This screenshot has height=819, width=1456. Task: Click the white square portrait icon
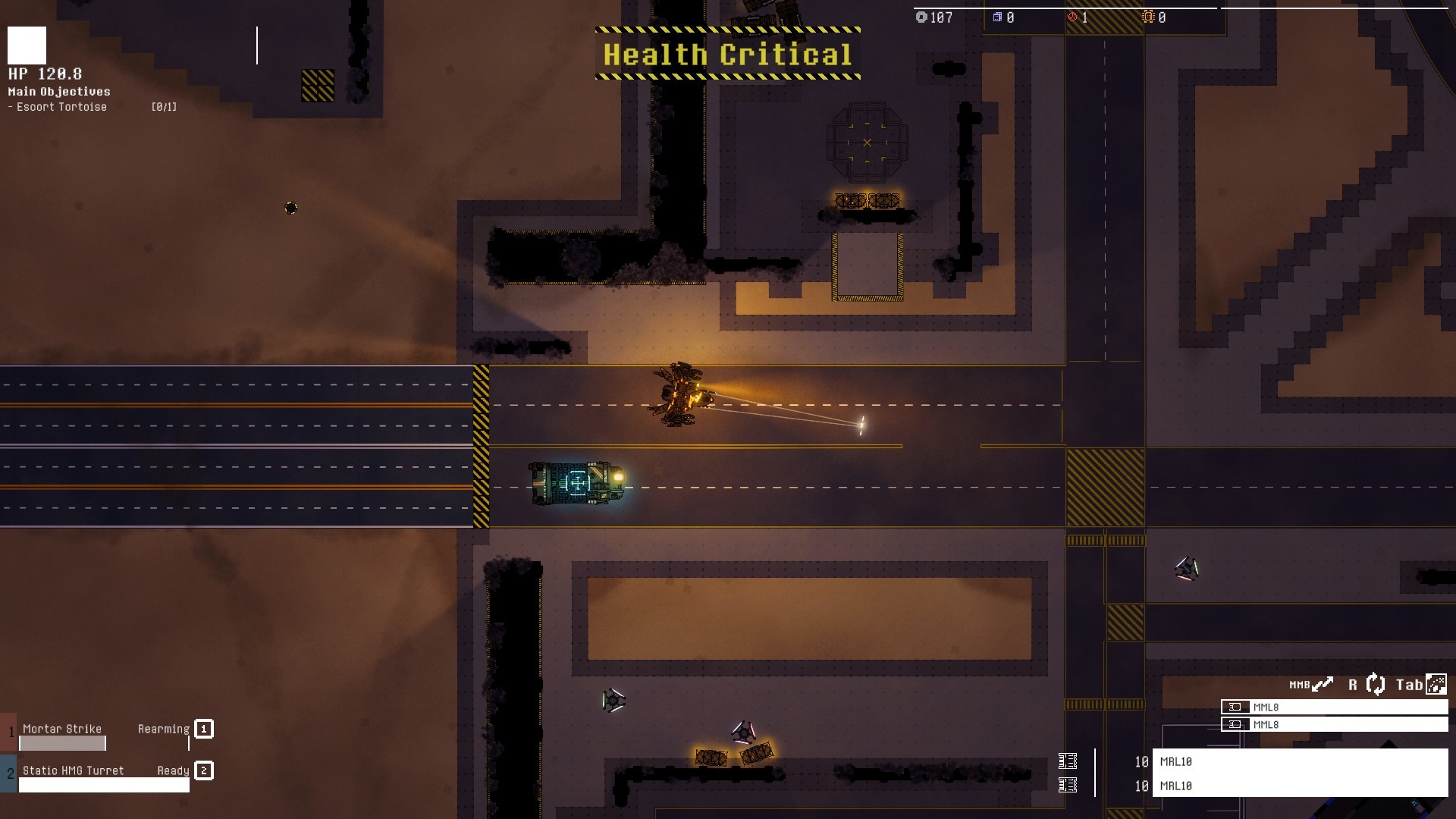[27, 45]
